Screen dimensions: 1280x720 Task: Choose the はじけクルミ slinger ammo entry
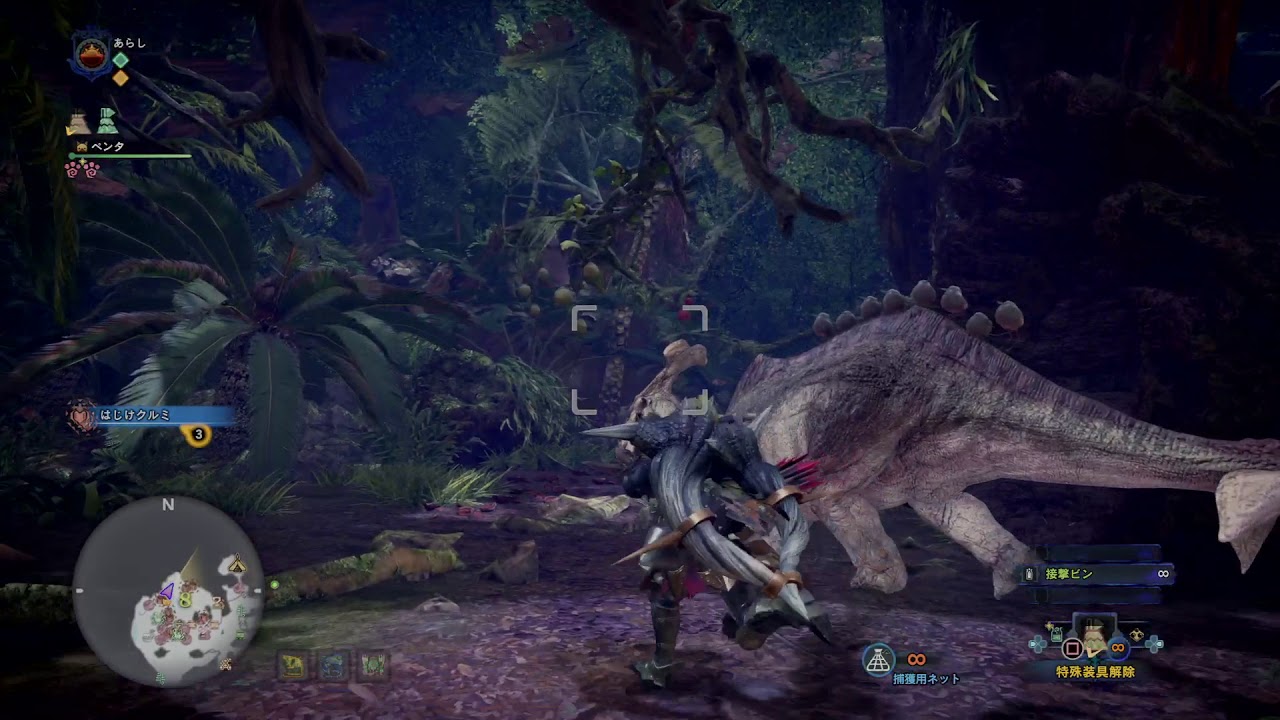152,415
